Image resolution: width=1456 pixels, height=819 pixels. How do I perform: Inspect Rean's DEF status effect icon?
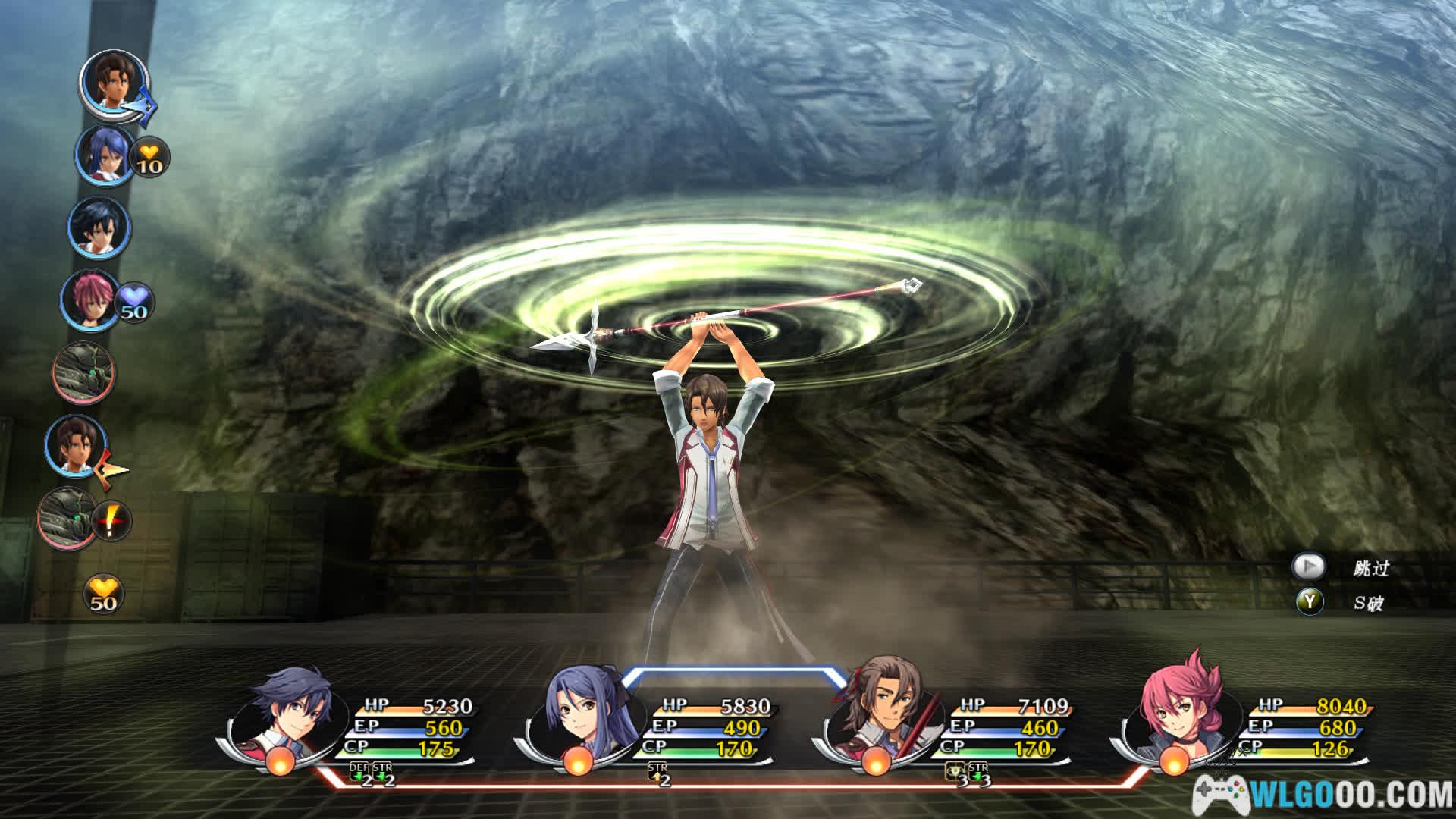(359, 774)
